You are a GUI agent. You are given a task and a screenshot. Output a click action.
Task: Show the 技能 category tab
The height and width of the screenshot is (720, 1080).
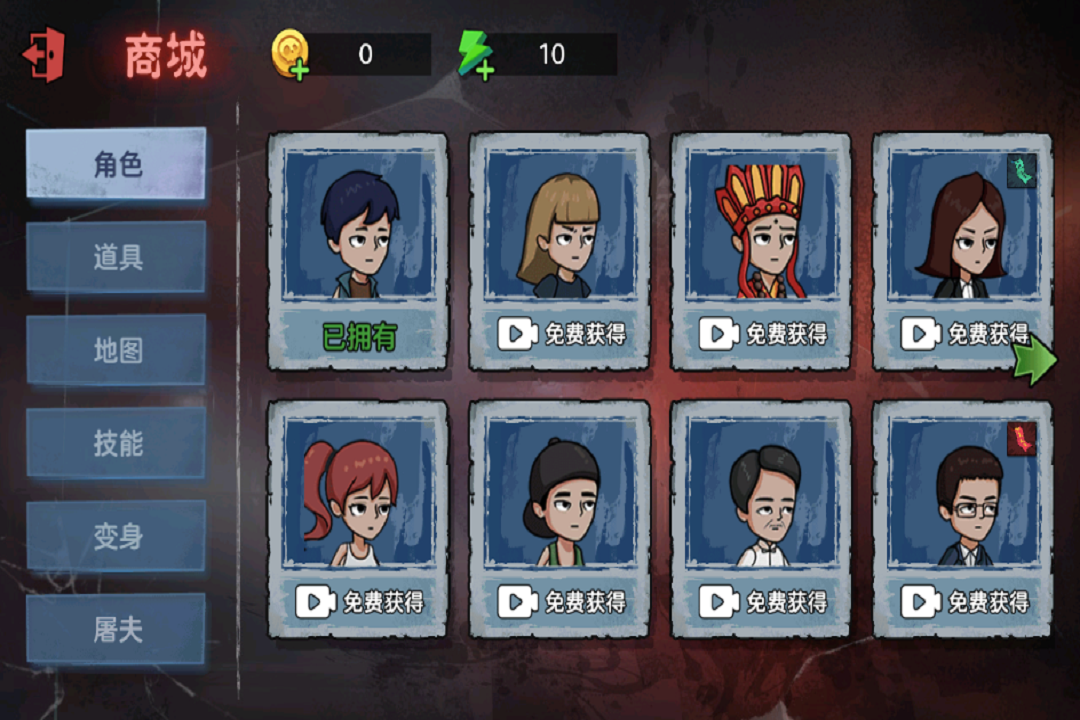(116, 443)
